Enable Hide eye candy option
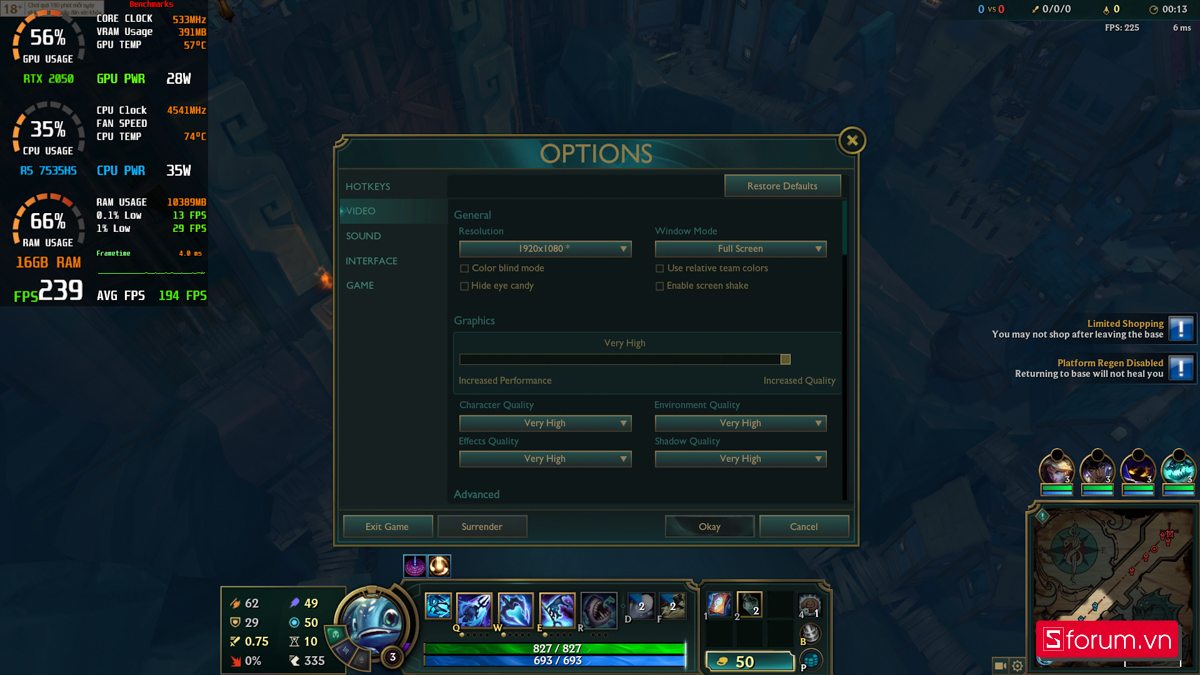The image size is (1200, 675). click(x=464, y=286)
